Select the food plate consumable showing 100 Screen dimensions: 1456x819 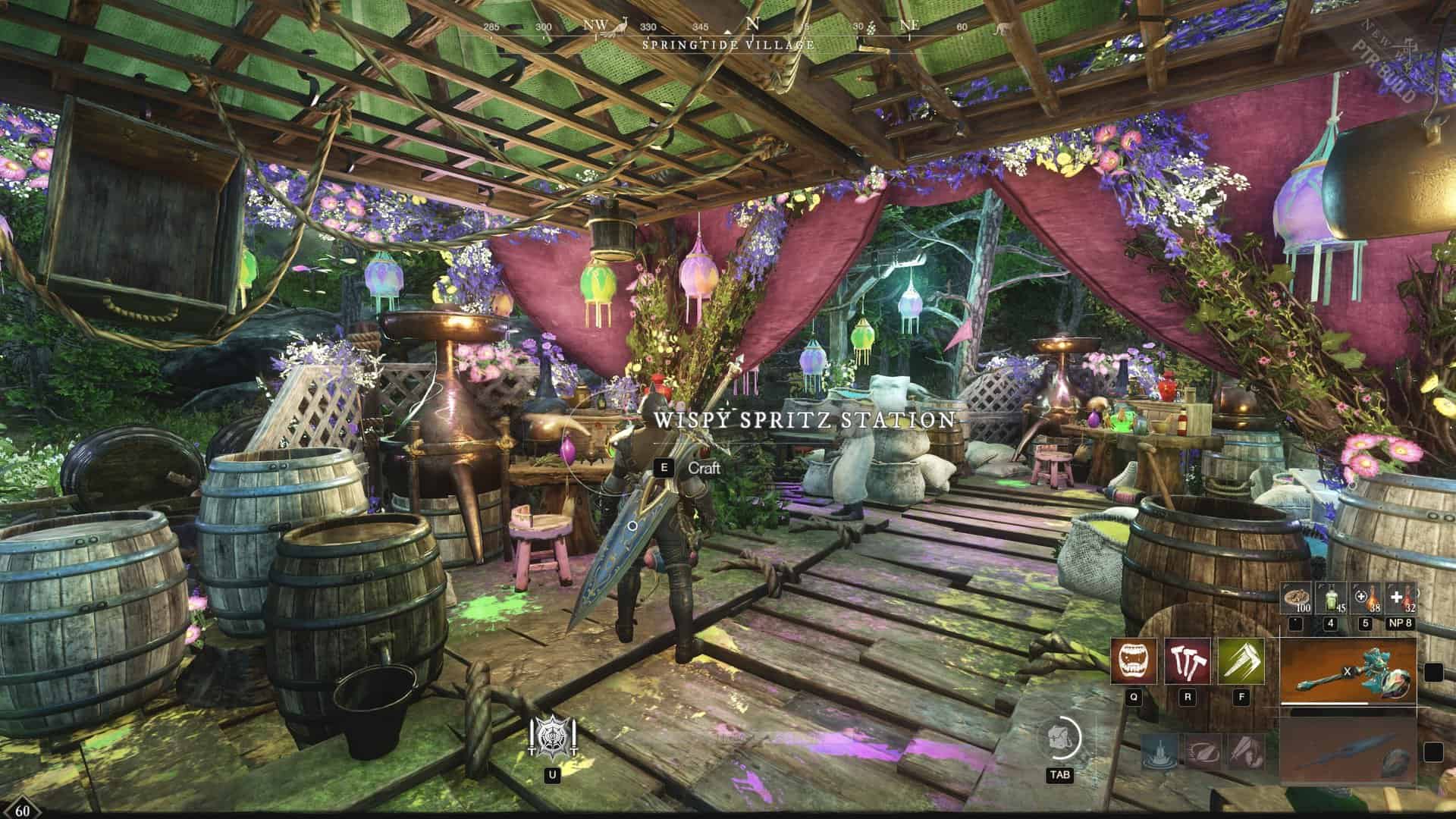(x=1298, y=598)
